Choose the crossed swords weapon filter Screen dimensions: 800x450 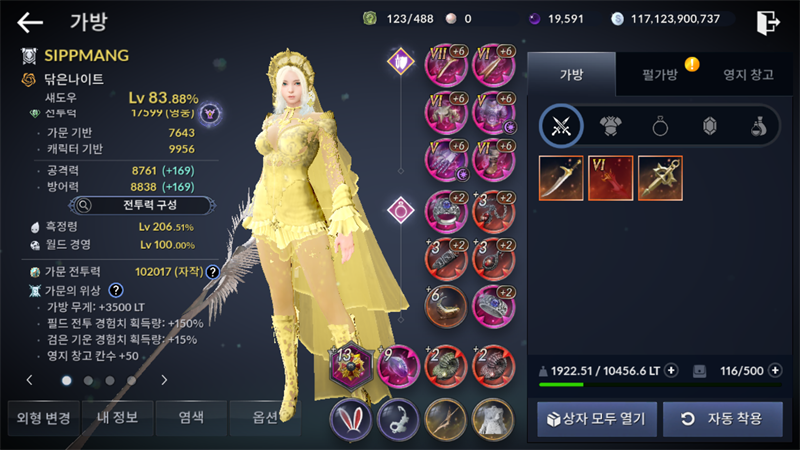[561, 125]
